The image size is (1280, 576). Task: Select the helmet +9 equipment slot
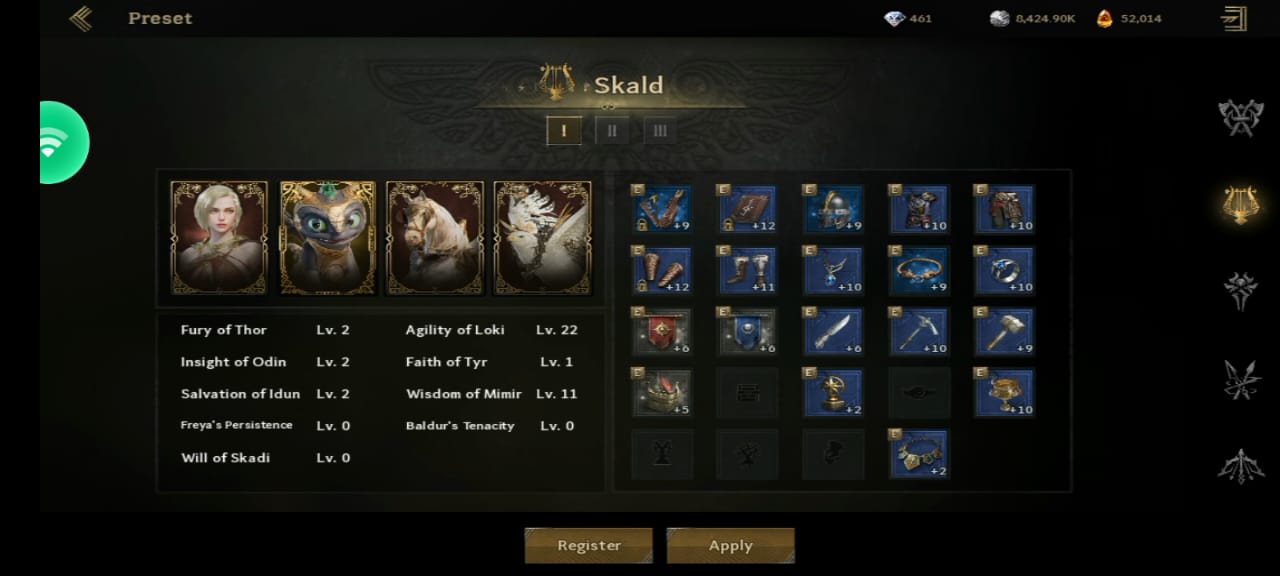833,208
